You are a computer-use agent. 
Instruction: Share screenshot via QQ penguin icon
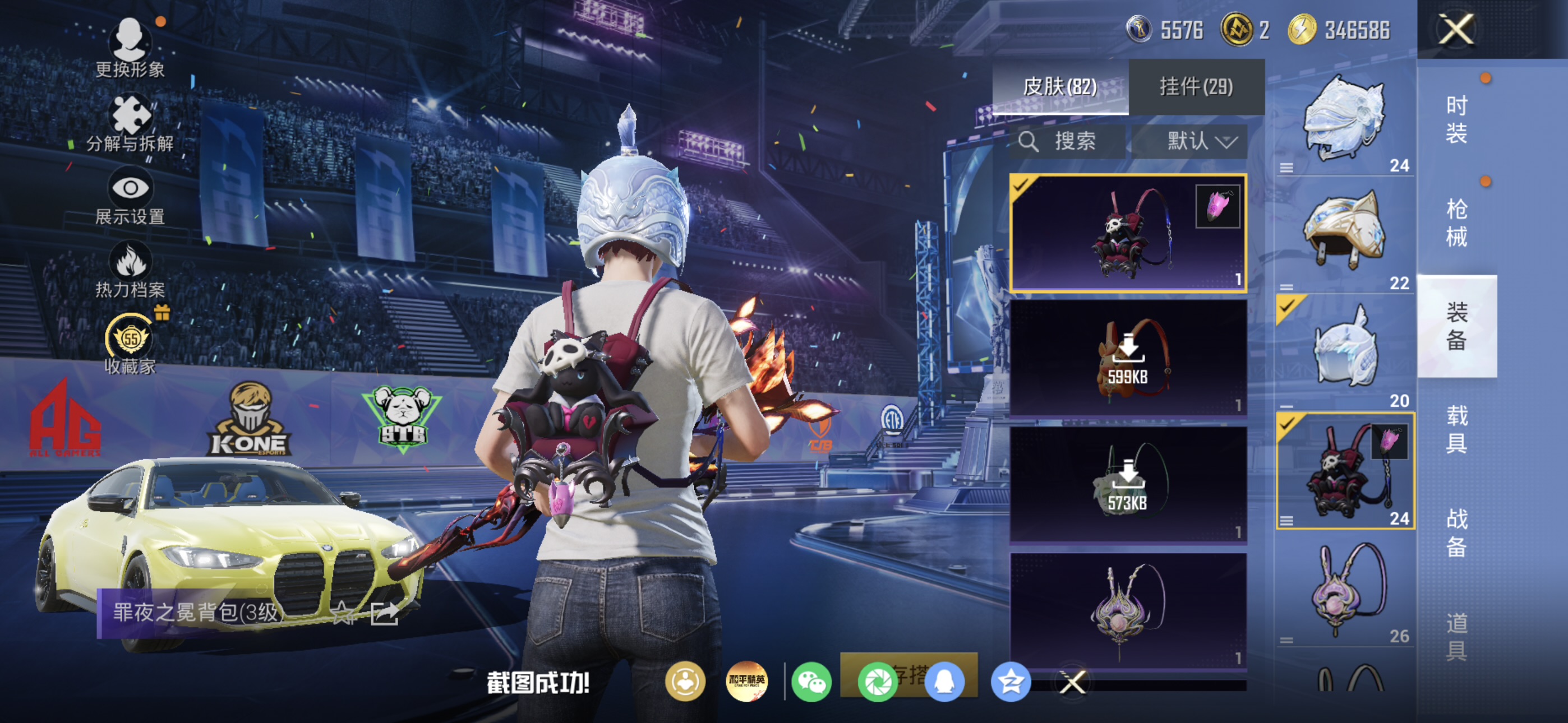(944, 682)
